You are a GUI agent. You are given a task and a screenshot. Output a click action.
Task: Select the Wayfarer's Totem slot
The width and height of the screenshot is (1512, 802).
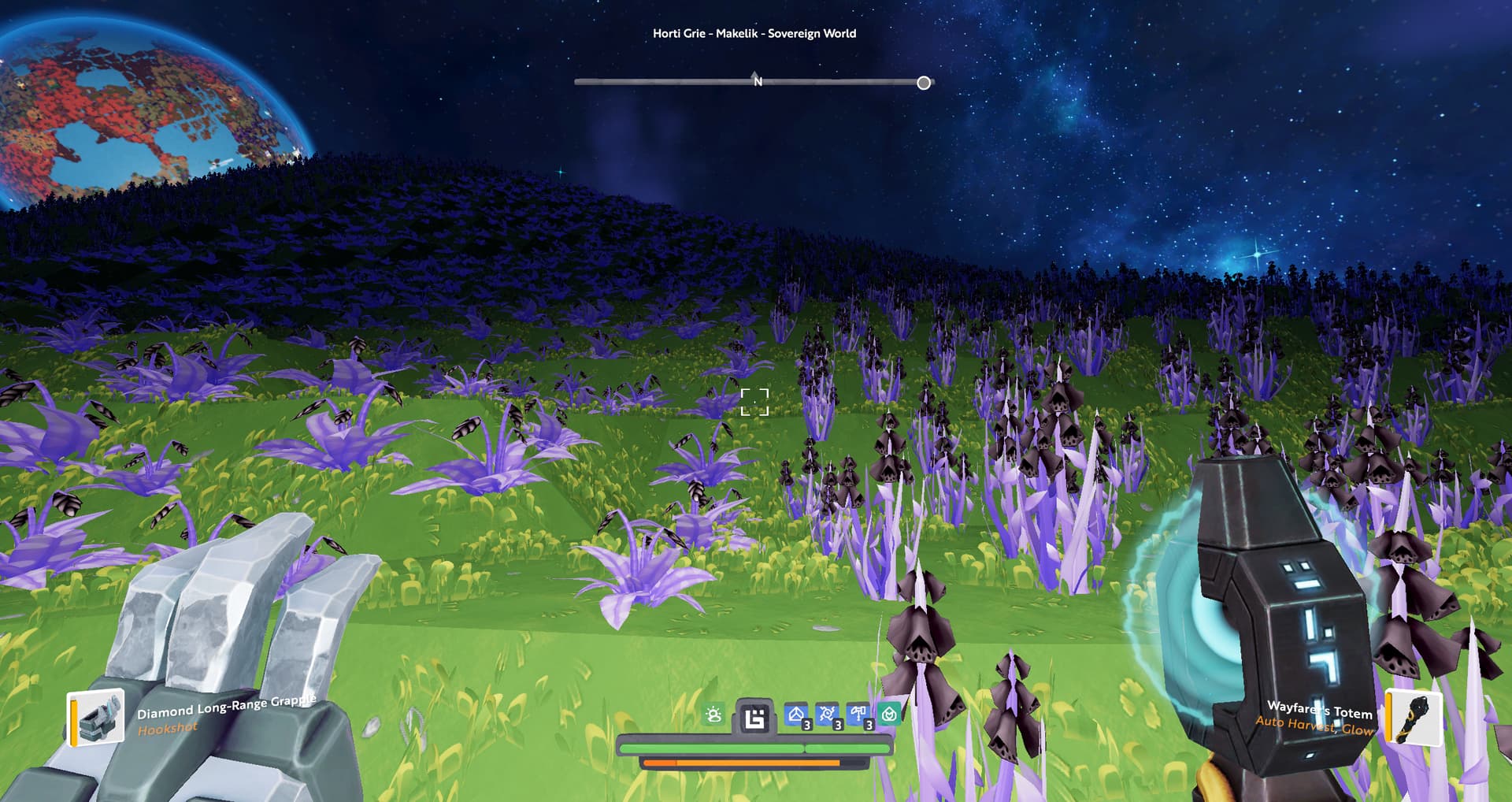click(1414, 717)
